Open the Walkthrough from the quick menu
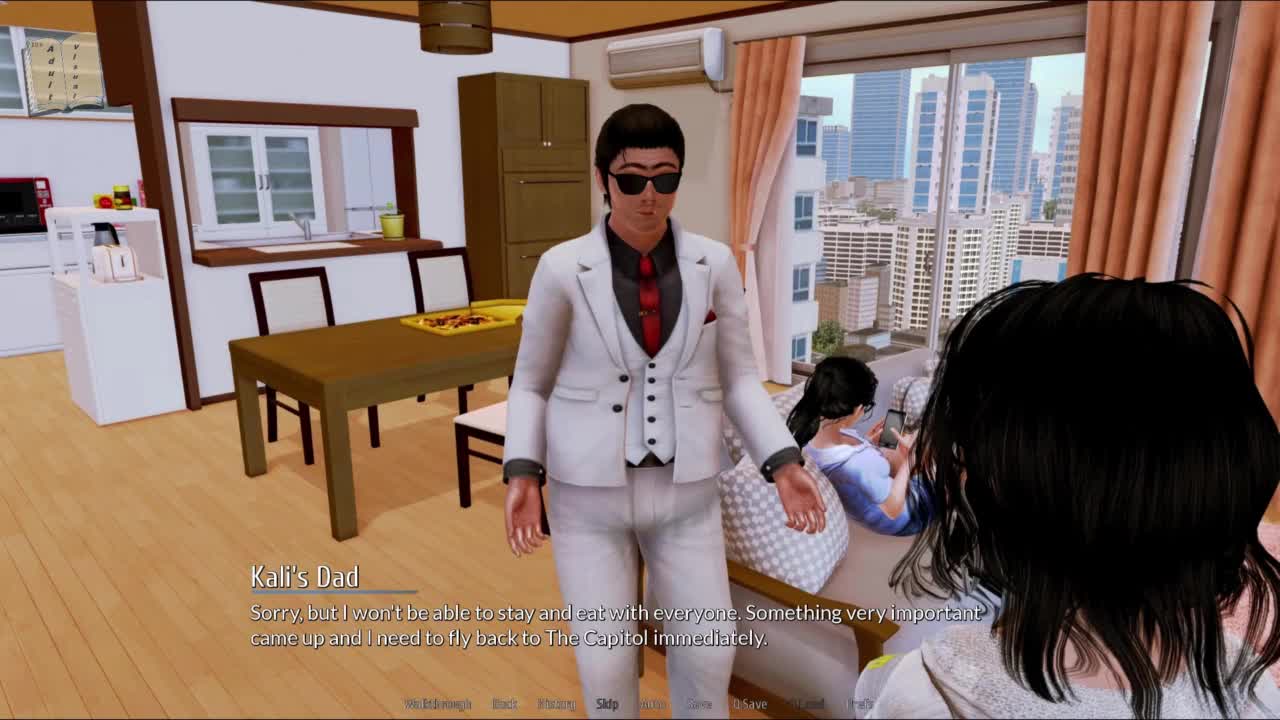The image size is (1280, 720). 437,704
